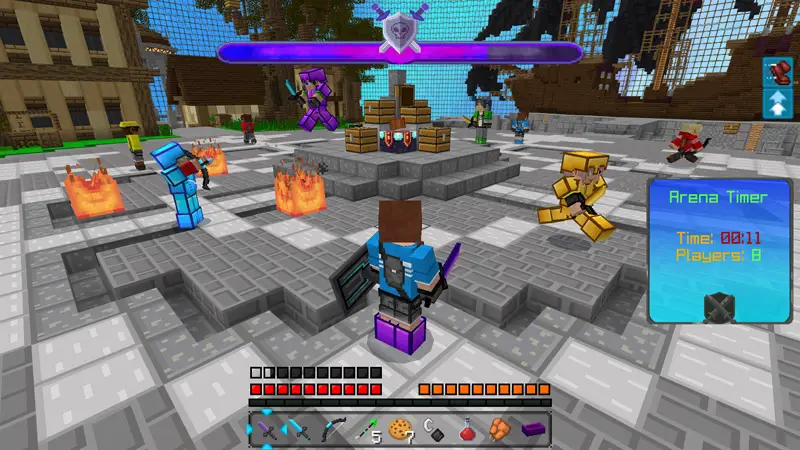Image resolution: width=800 pixels, height=450 pixels.
Task: Tap the double up arrow button
Action: click(777, 102)
